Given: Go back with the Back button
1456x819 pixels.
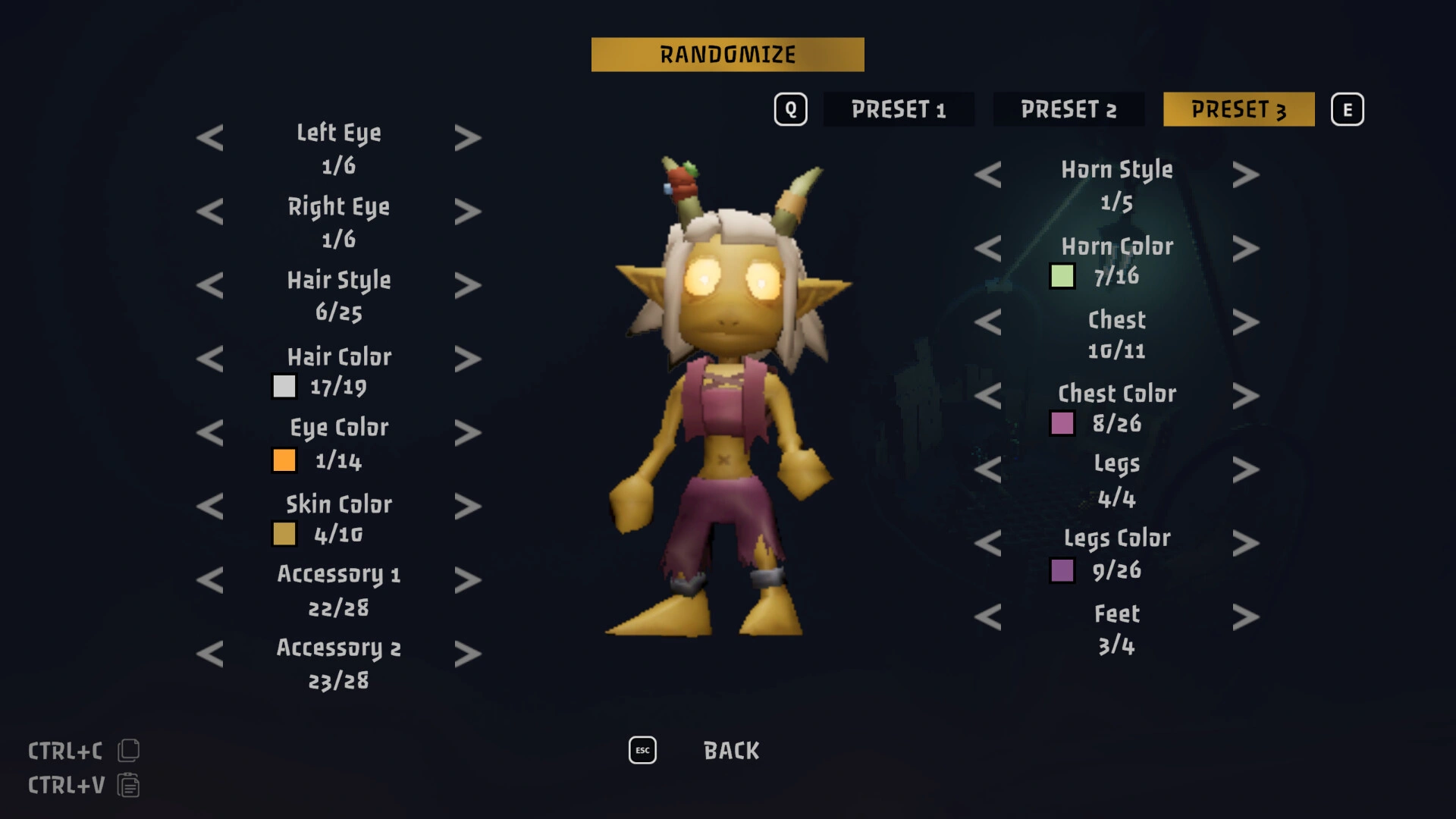Looking at the screenshot, I should pyautogui.click(x=731, y=751).
